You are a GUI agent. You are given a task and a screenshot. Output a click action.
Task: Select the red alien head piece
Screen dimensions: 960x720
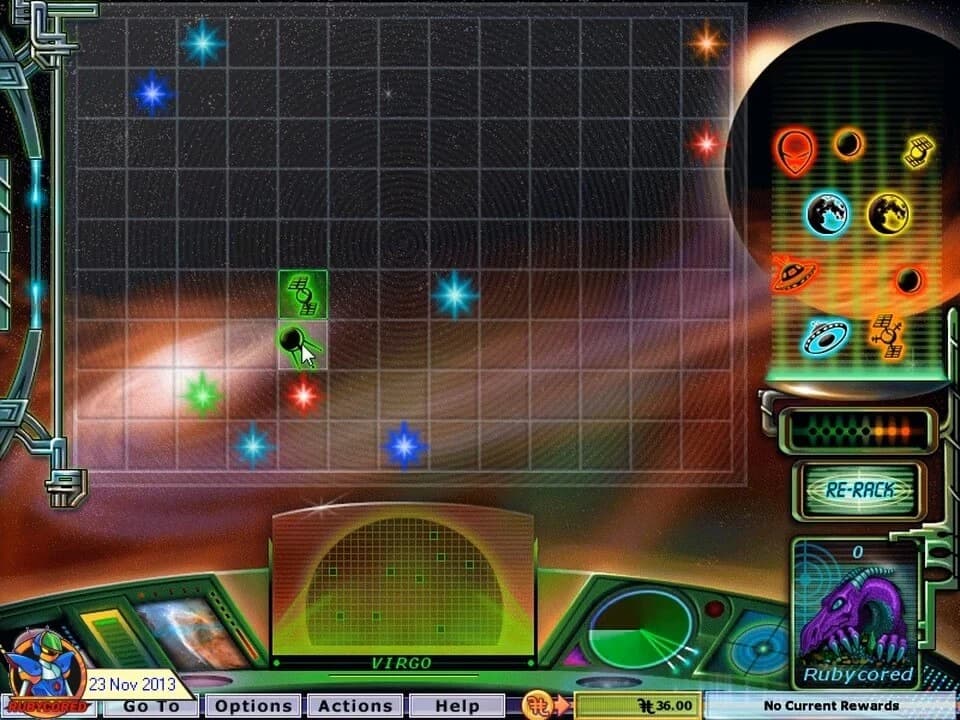(x=794, y=150)
